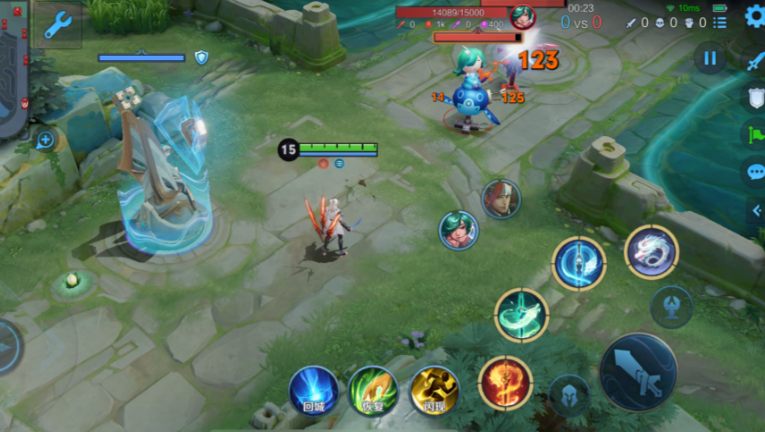Image resolution: width=765 pixels, height=432 pixels.
Task: Unleash the white dragon ultimate skill
Action: point(651,251)
